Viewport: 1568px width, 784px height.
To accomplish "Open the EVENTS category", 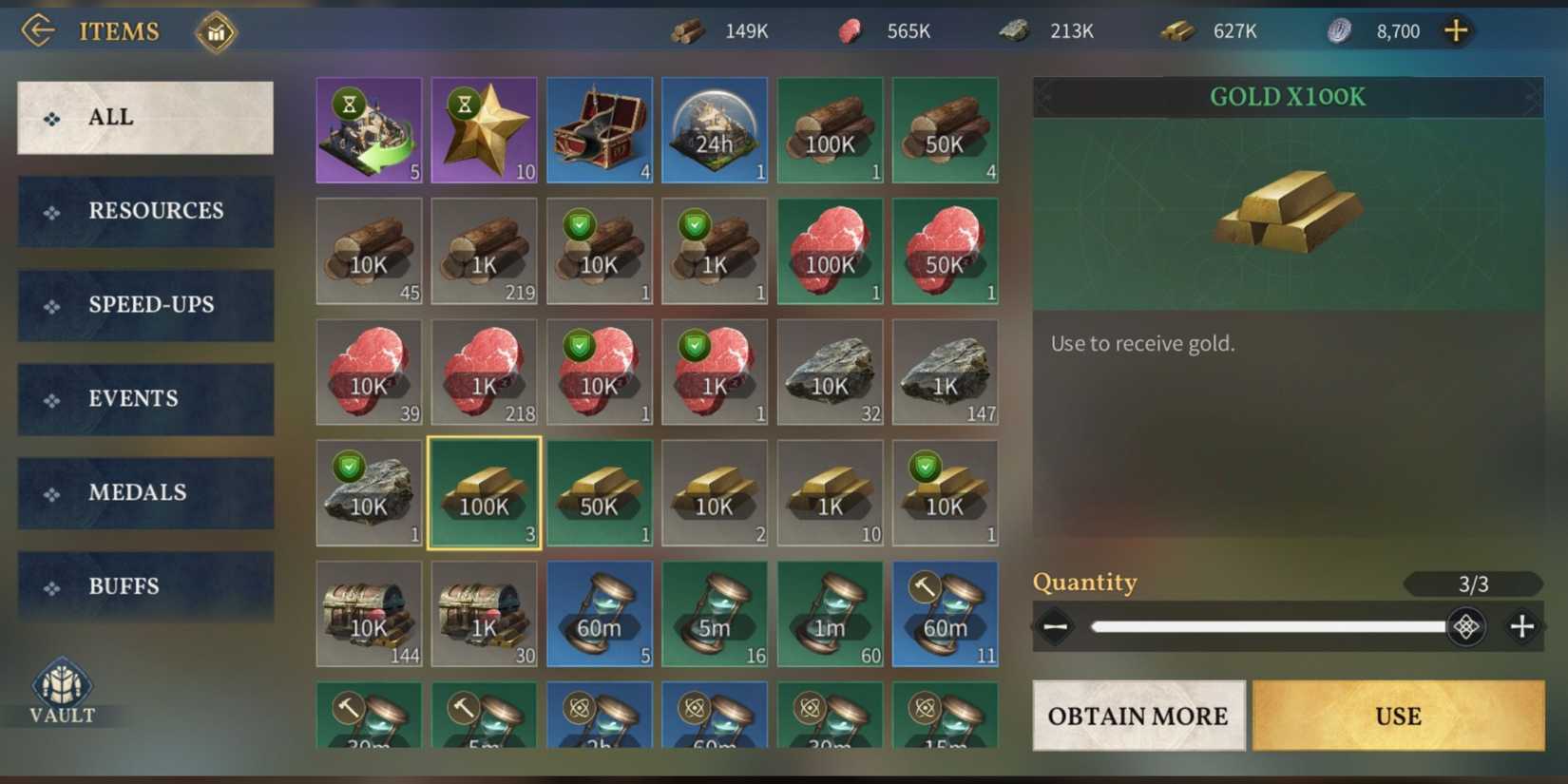I will (x=144, y=399).
